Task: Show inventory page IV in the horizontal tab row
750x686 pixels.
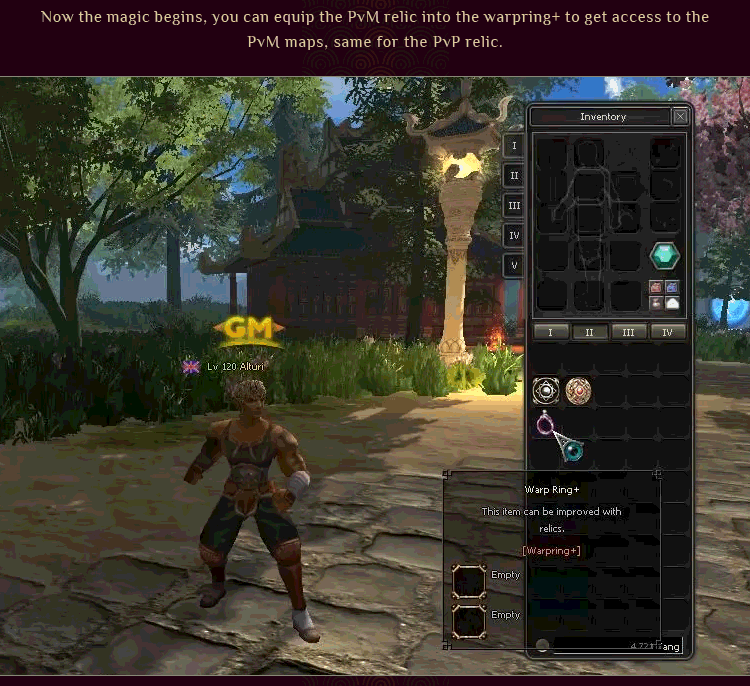Action: click(x=667, y=332)
